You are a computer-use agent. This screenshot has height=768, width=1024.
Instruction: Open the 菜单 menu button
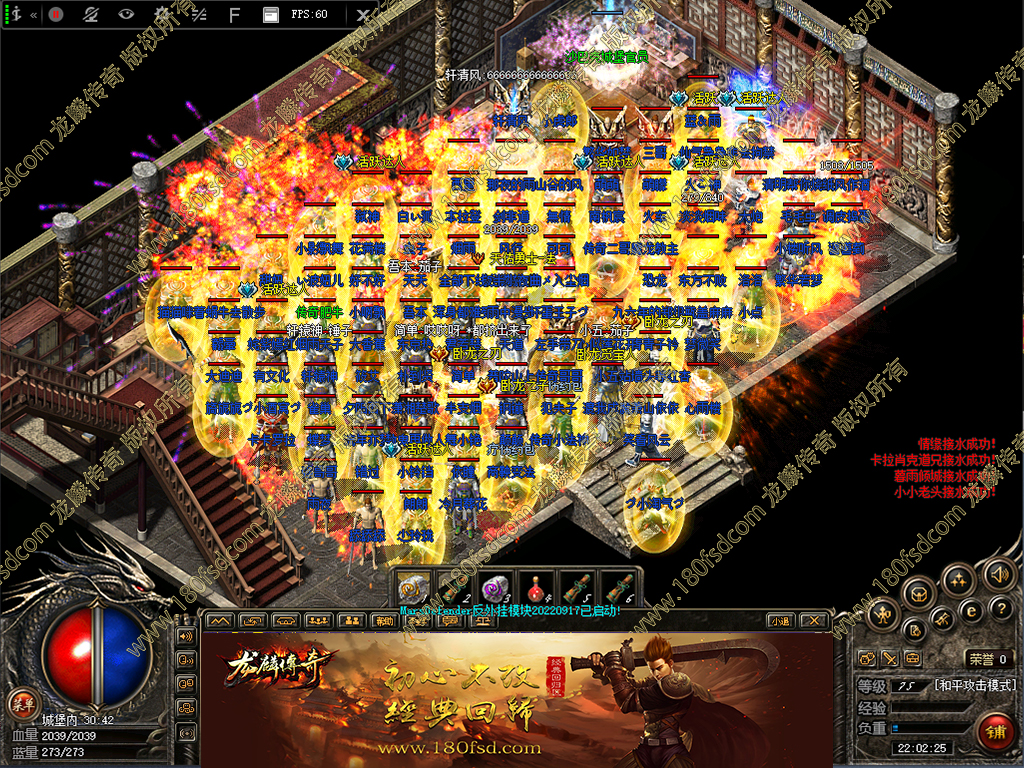pyautogui.click(x=21, y=702)
